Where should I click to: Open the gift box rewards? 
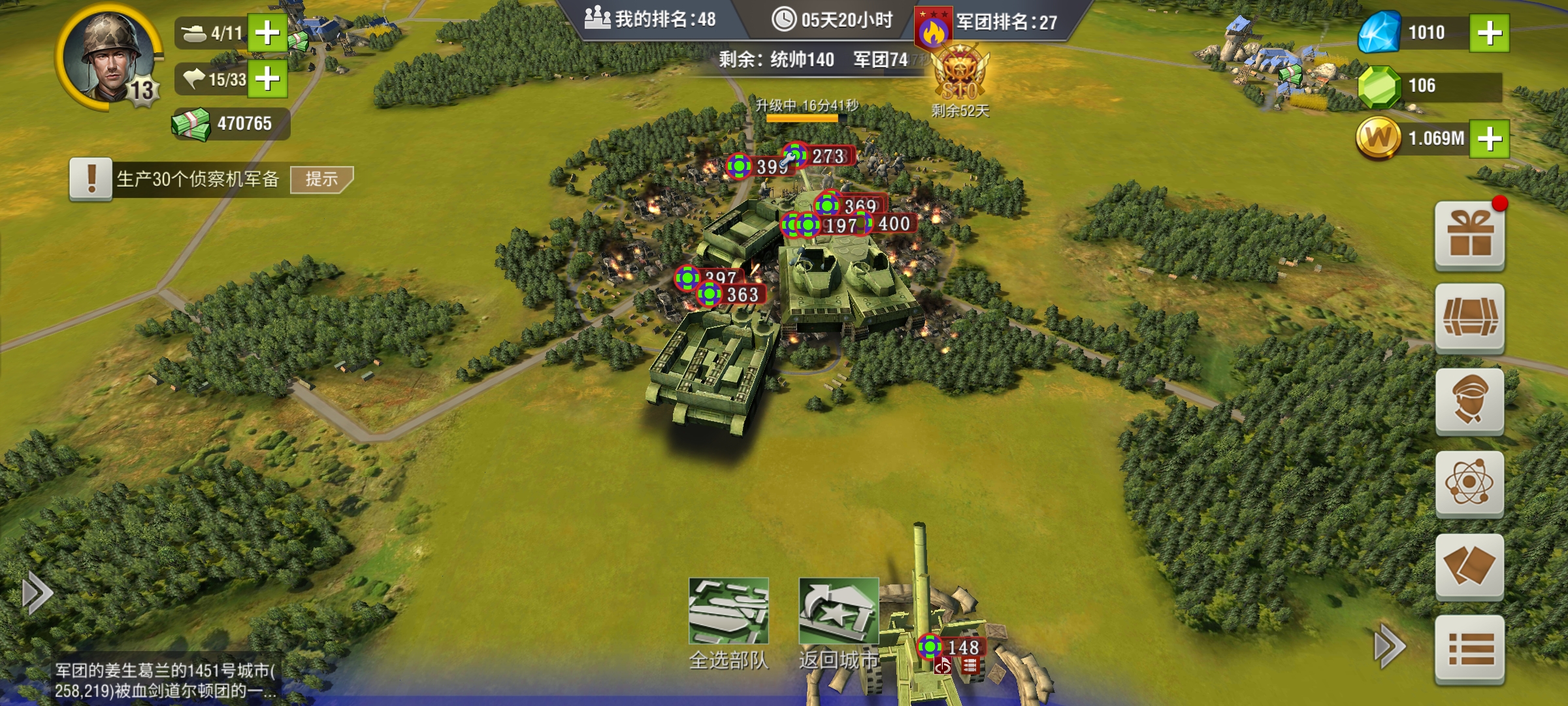pyautogui.click(x=1469, y=236)
